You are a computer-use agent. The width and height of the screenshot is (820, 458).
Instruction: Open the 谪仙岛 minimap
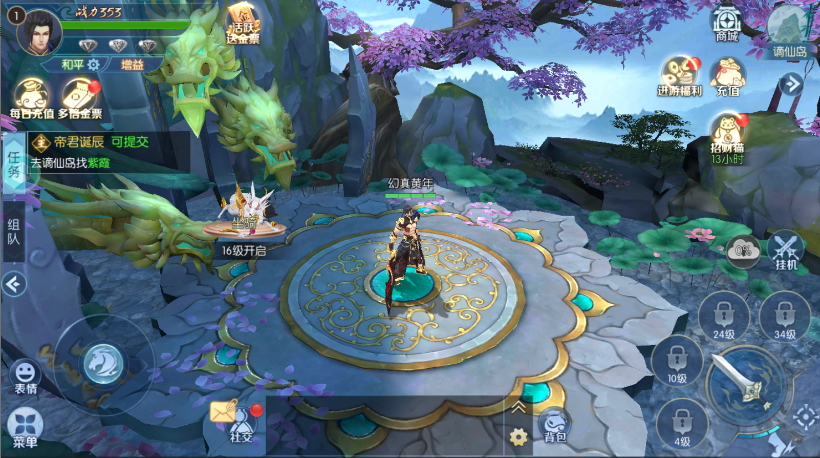[x=789, y=28]
